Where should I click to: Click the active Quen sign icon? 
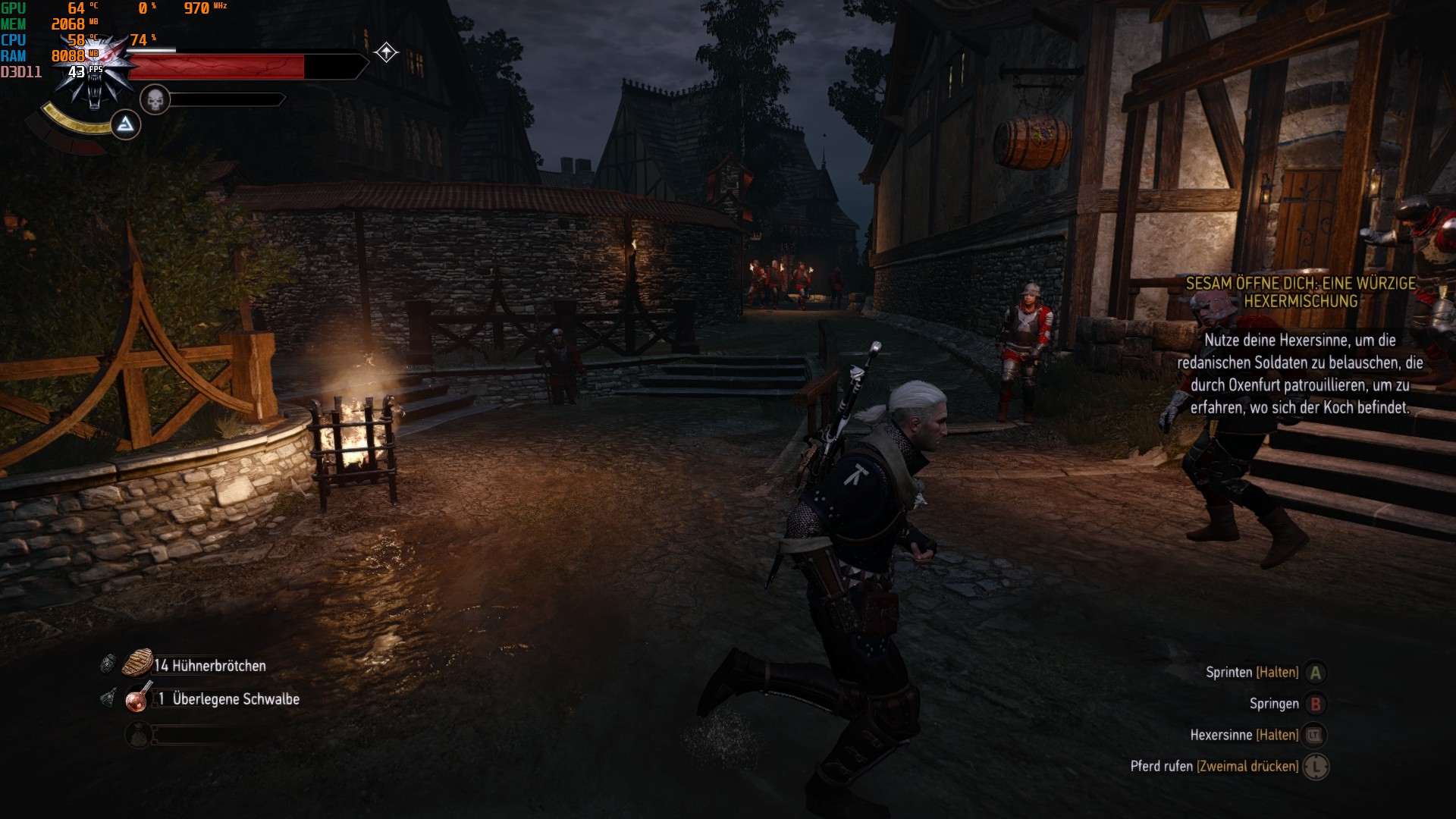[127, 124]
